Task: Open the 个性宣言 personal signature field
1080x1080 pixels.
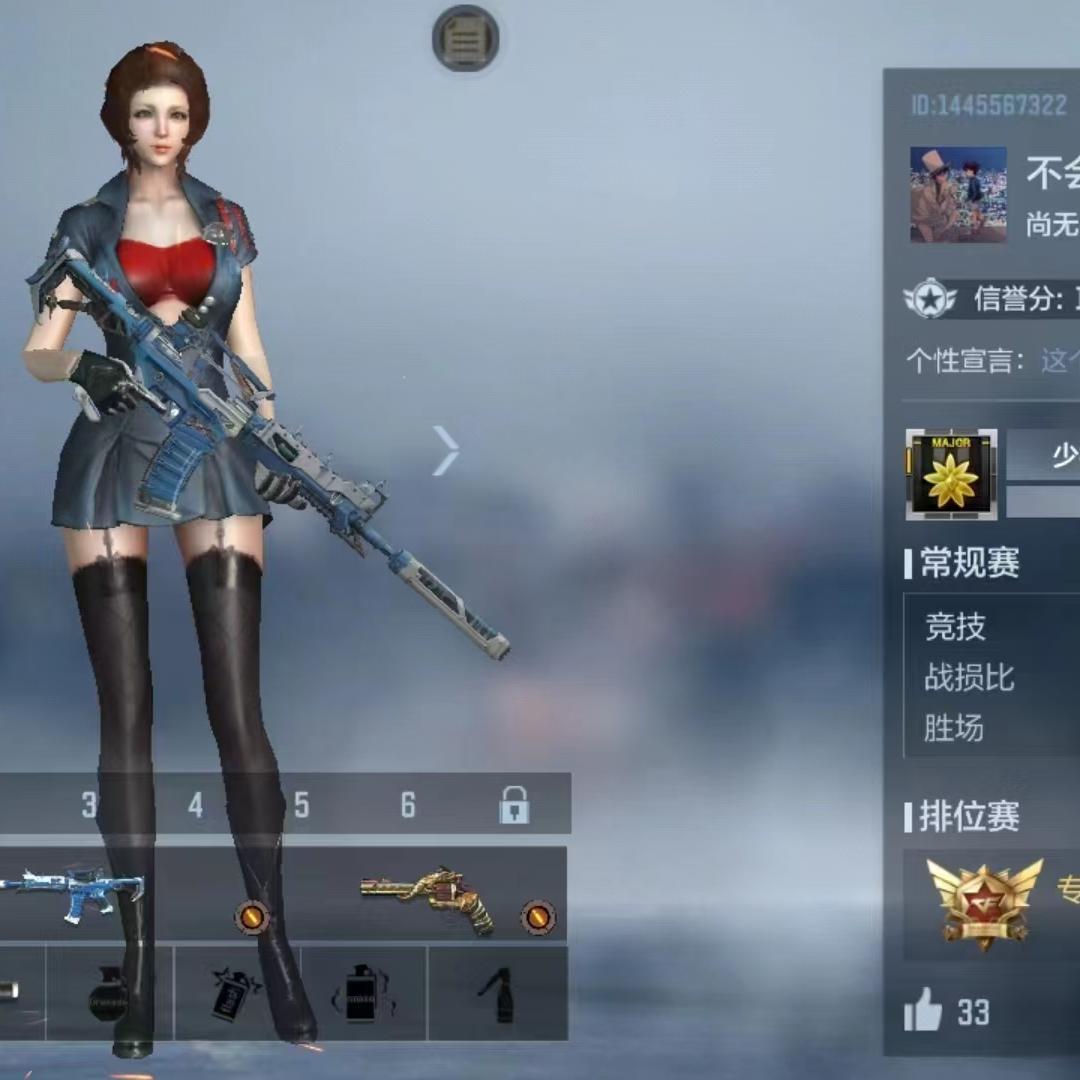Action: click(x=1055, y=360)
